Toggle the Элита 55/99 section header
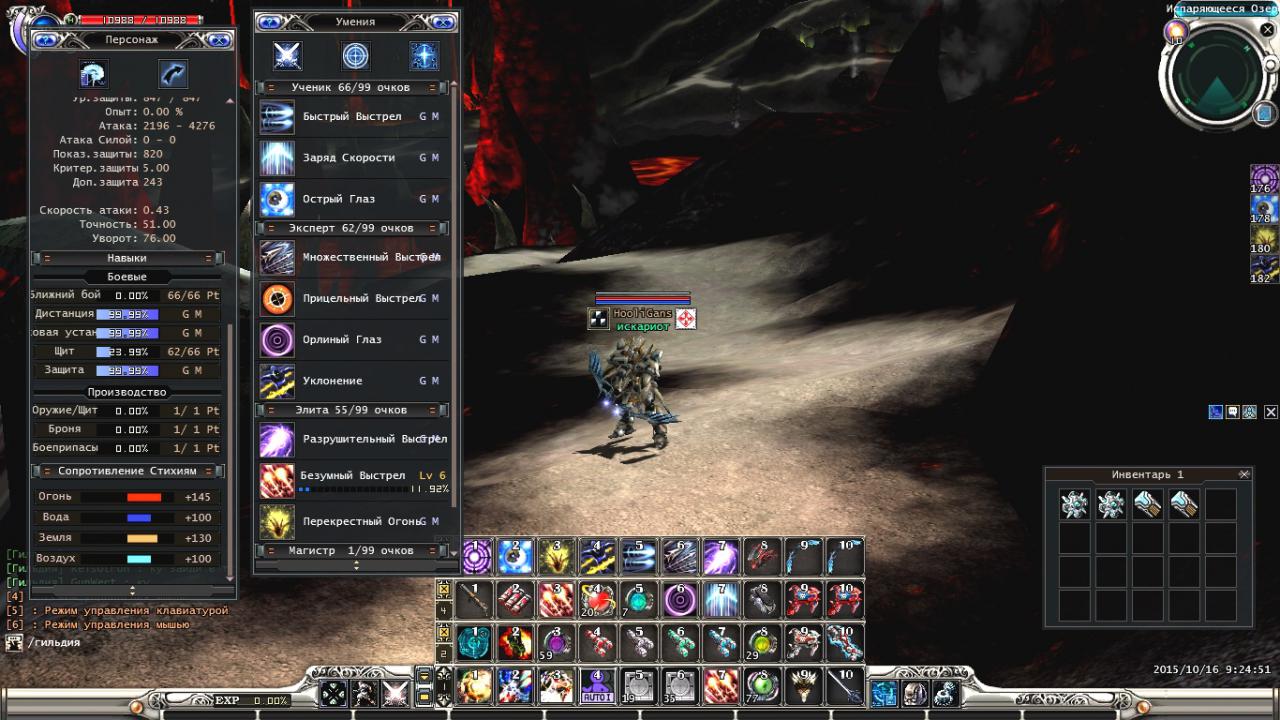This screenshot has height=720, width=1280. [x=351, y=410]
